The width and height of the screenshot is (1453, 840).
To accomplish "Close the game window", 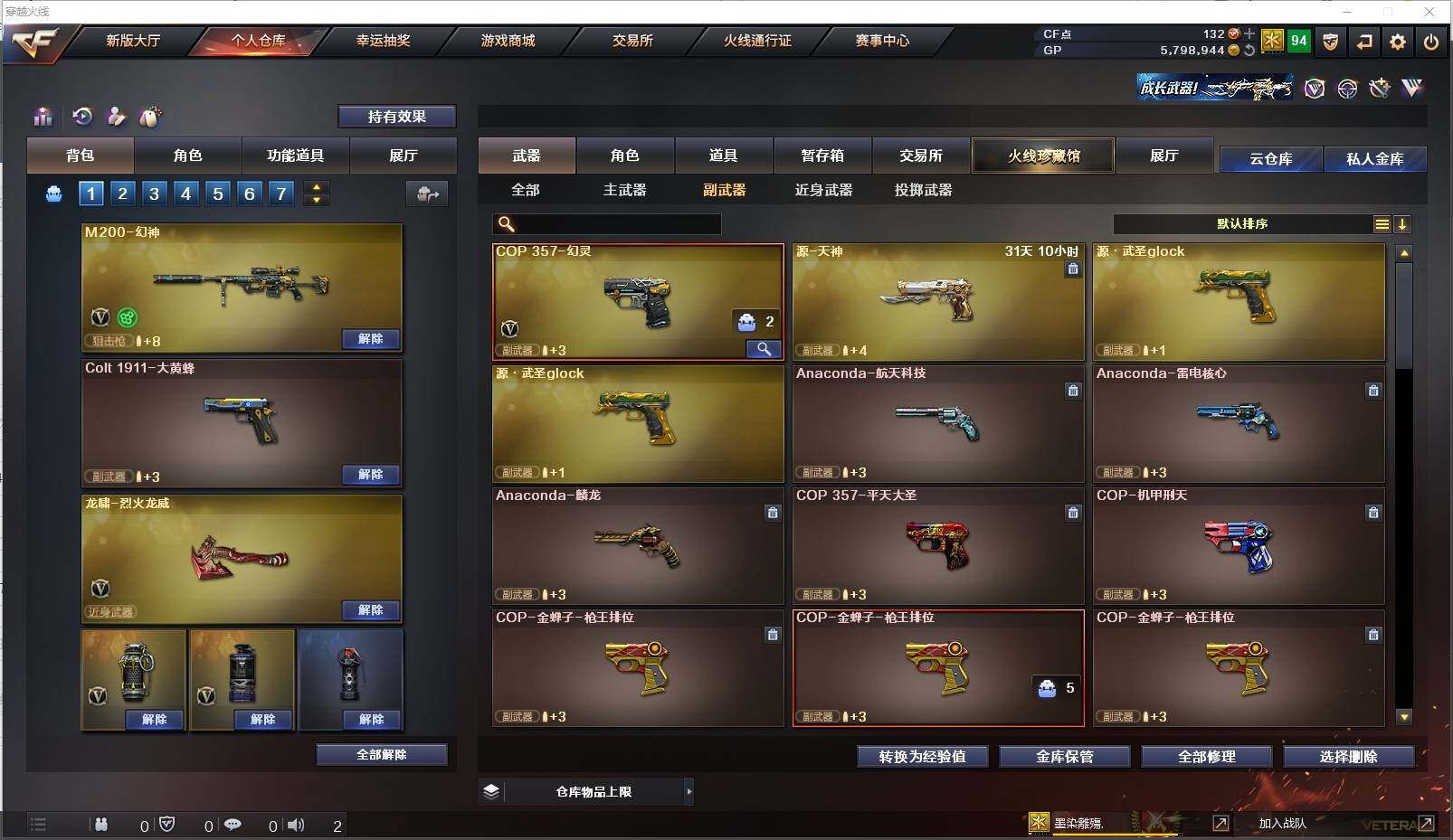I will coord(1429,12).
